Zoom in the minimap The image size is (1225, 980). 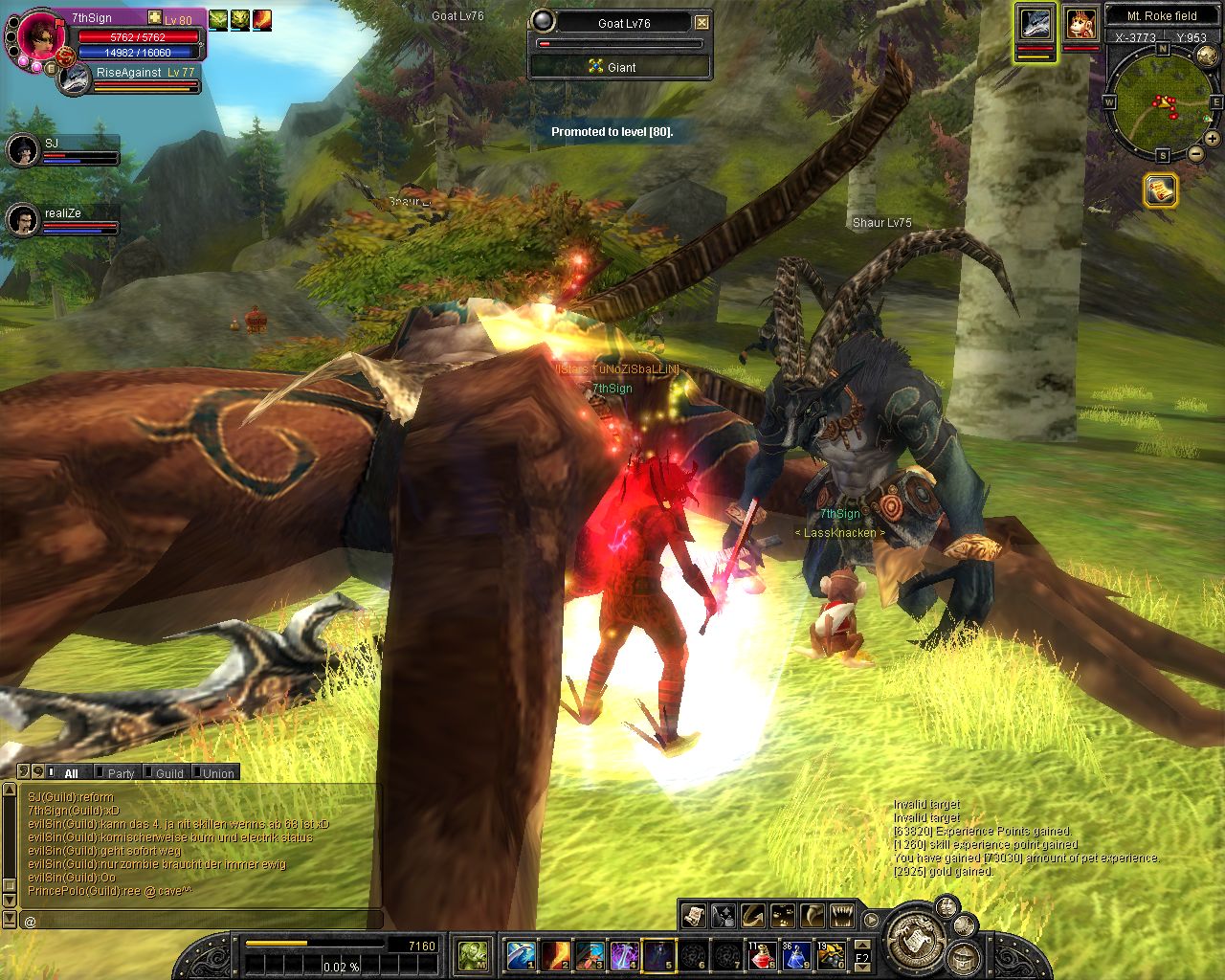click(x=1212, y=139)
